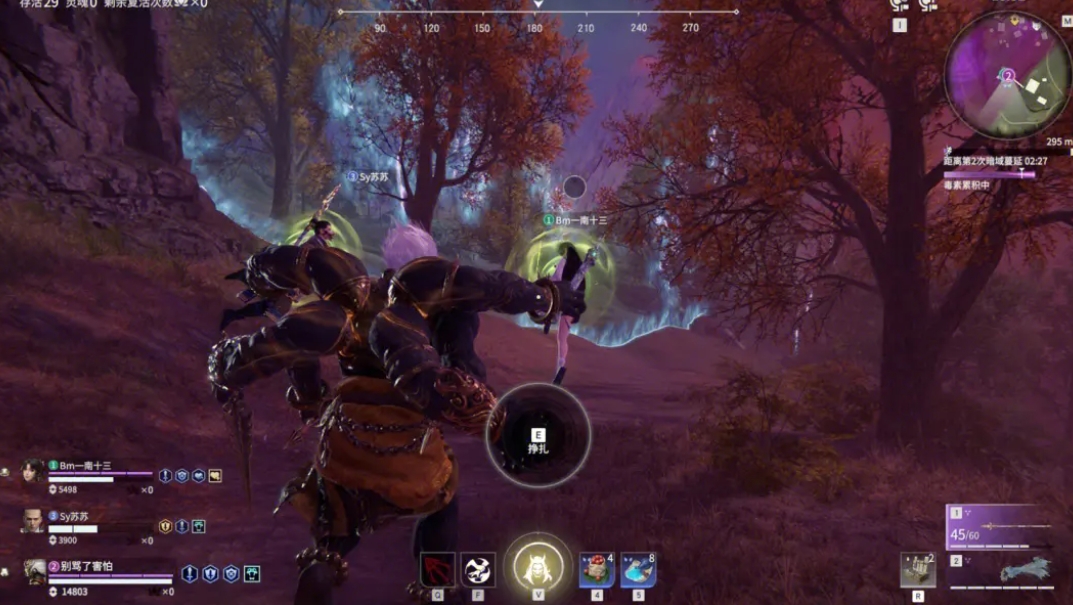Click the compass heading bar
The image size is (1073, 605).
tap(537, 13)
